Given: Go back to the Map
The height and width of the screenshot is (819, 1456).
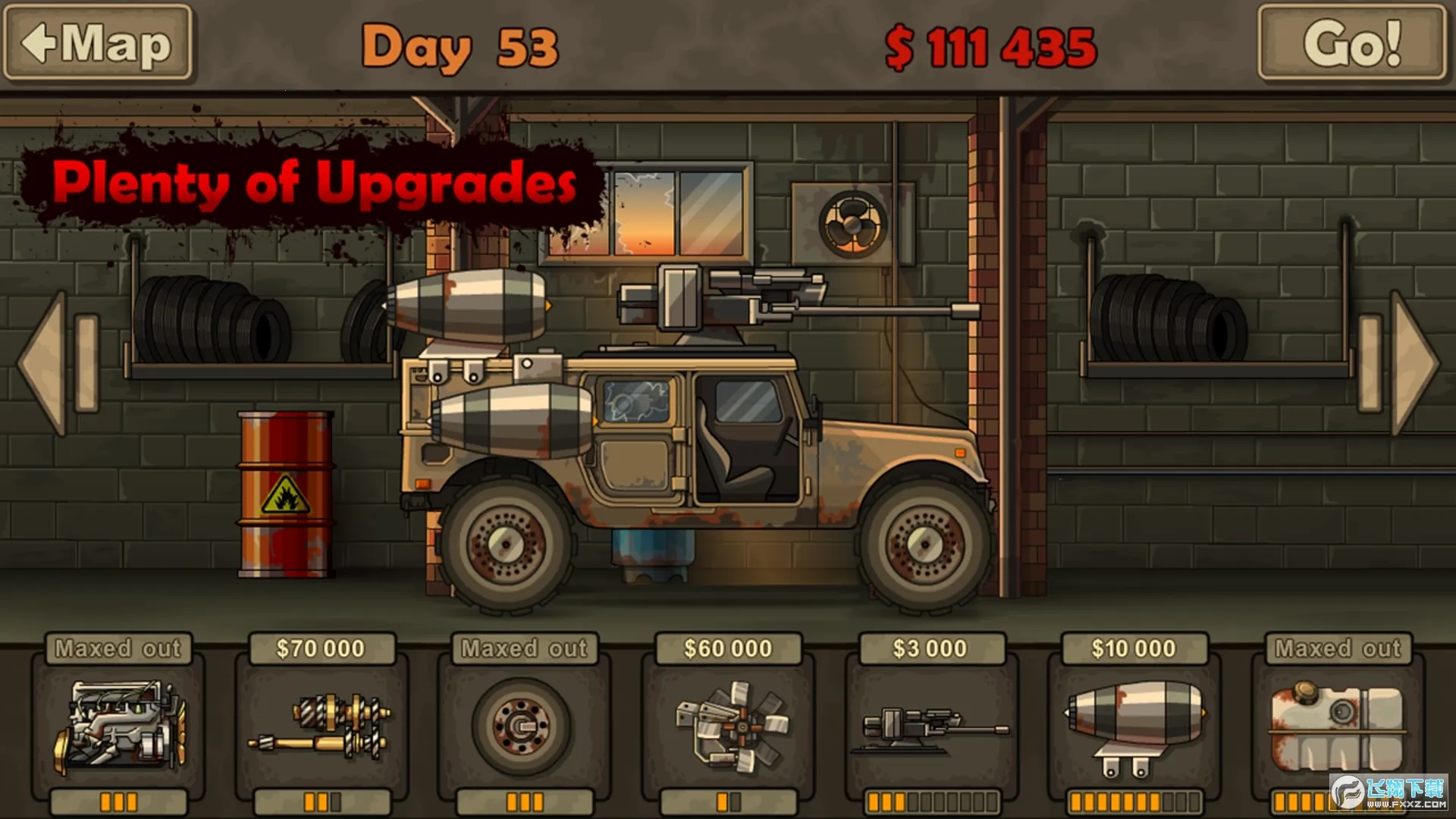Looking at the screenshot, I should (x=98, y=43).
